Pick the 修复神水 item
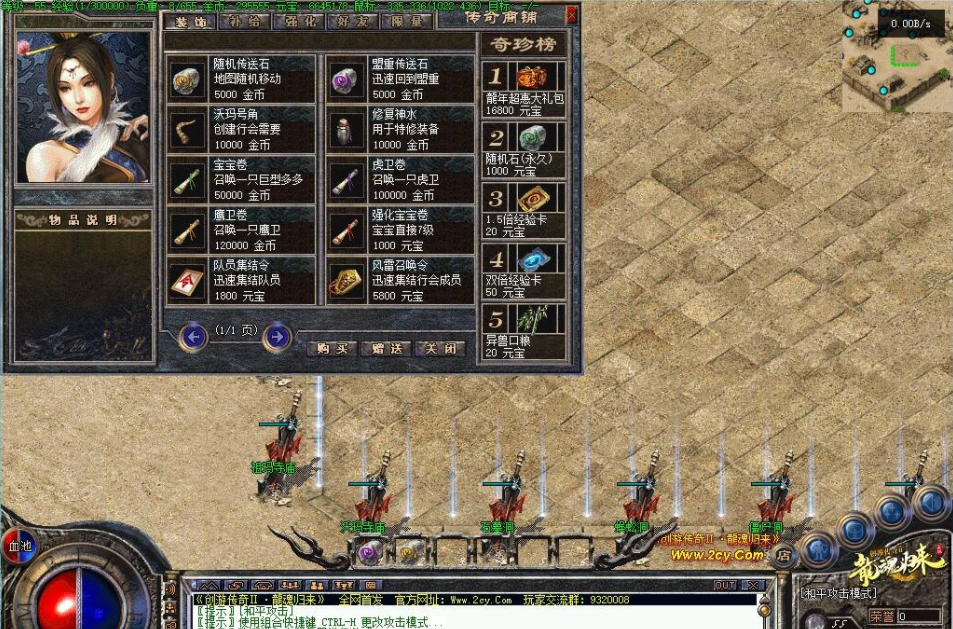 (x=400, y=129)
